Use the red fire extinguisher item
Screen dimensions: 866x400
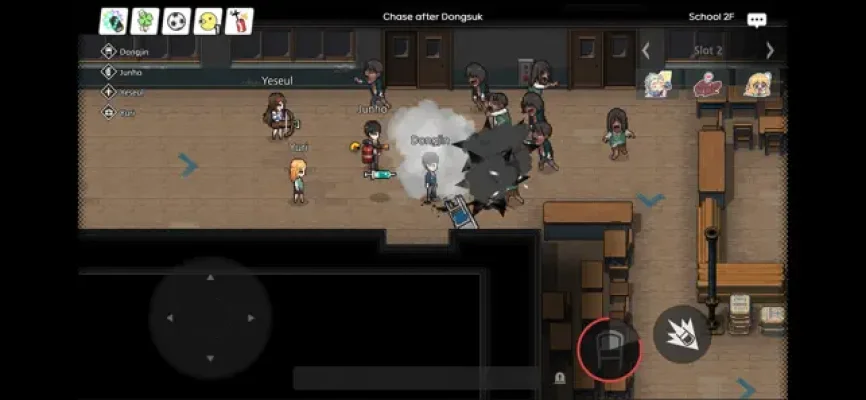239,21
